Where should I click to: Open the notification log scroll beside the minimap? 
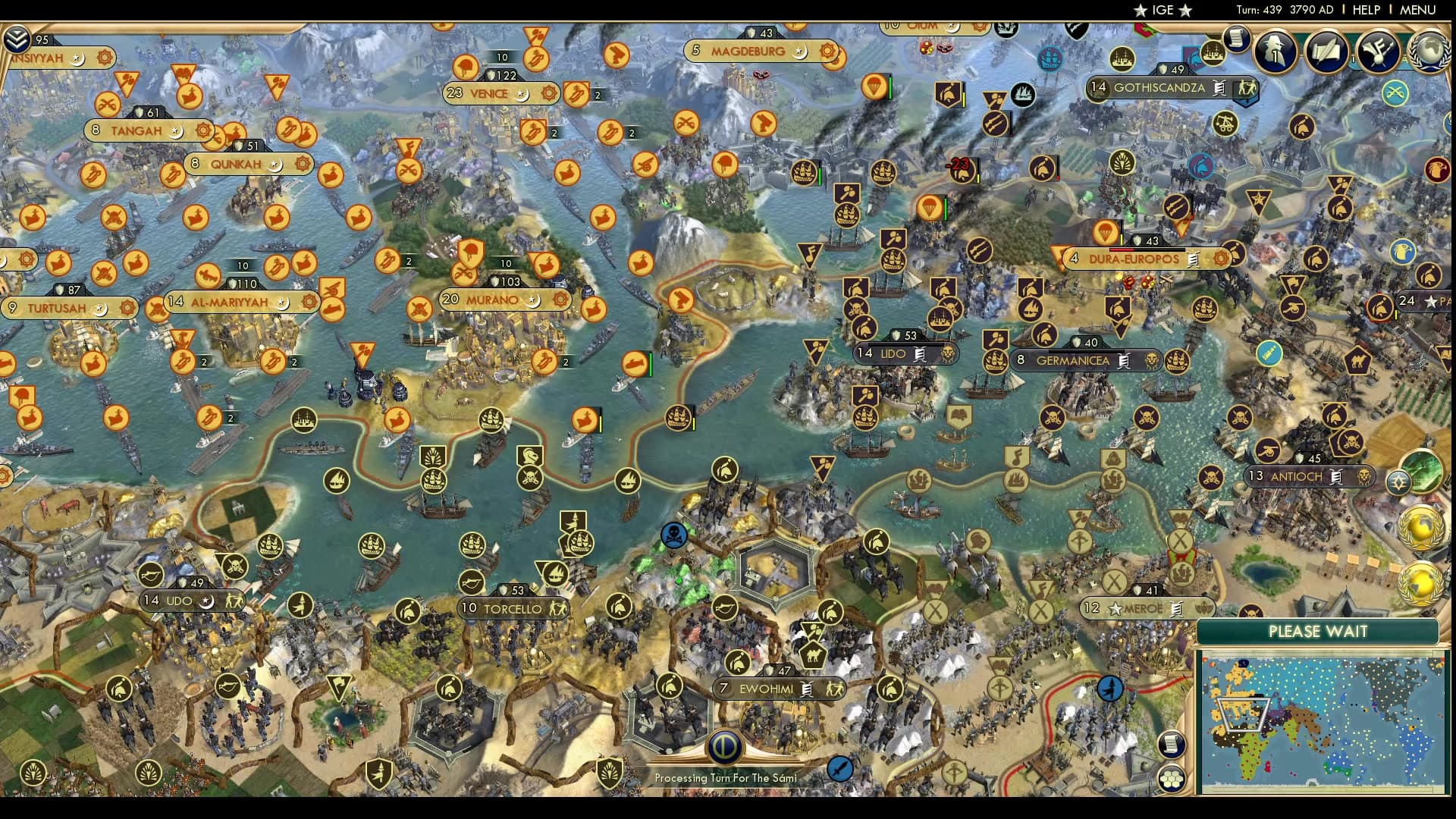(x=1171, y=745)
